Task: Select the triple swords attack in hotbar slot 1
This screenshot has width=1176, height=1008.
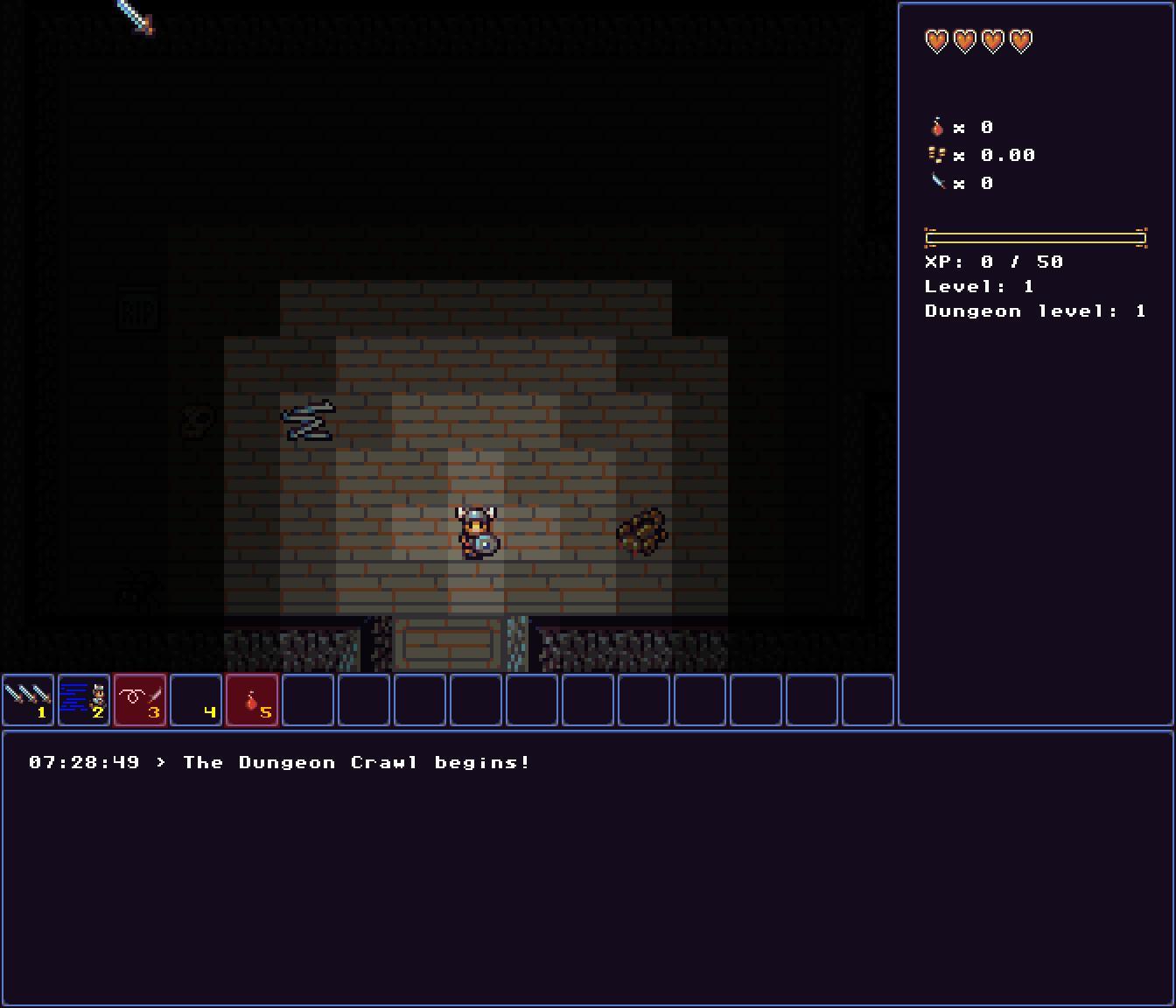Action: coord(28,700)
